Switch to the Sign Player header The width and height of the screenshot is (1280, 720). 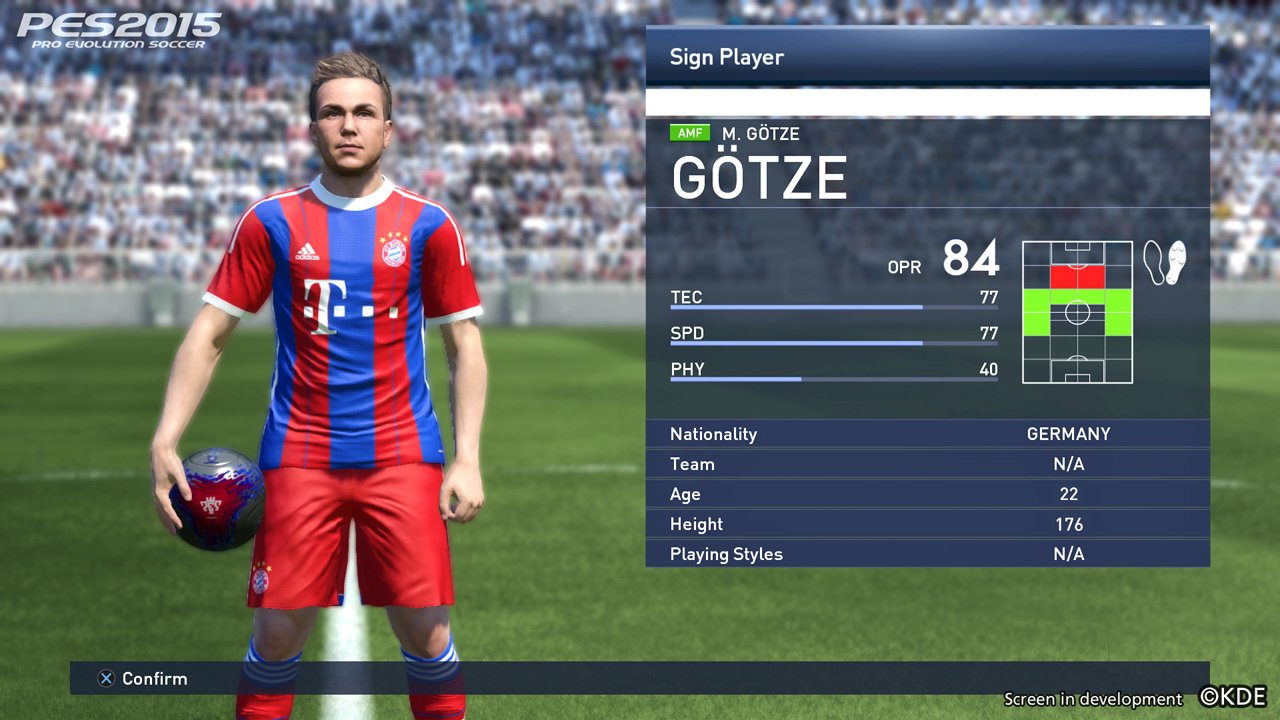click(727, 57)
